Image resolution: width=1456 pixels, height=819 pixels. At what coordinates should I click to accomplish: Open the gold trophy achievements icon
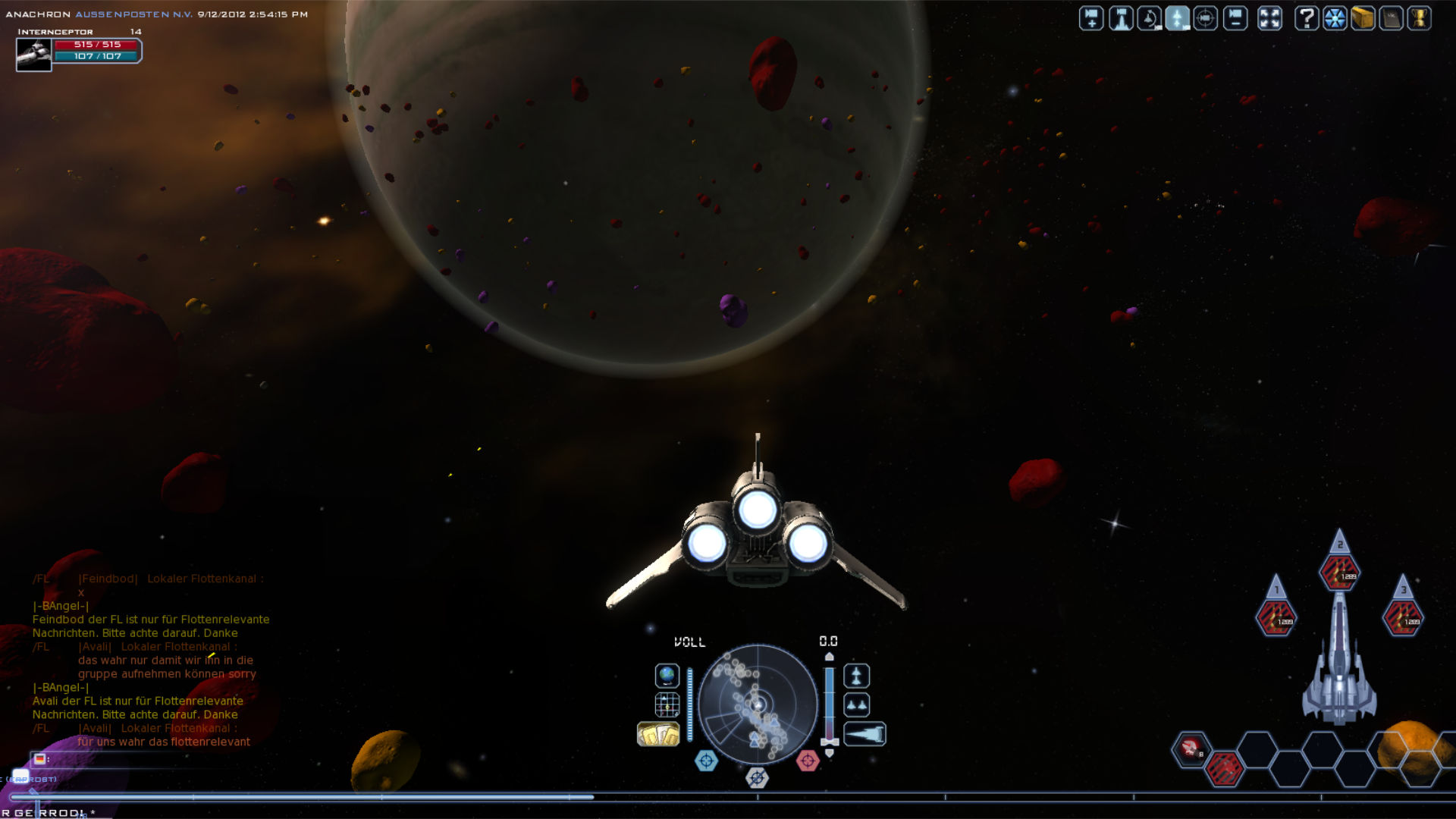tap(1419, 18)
